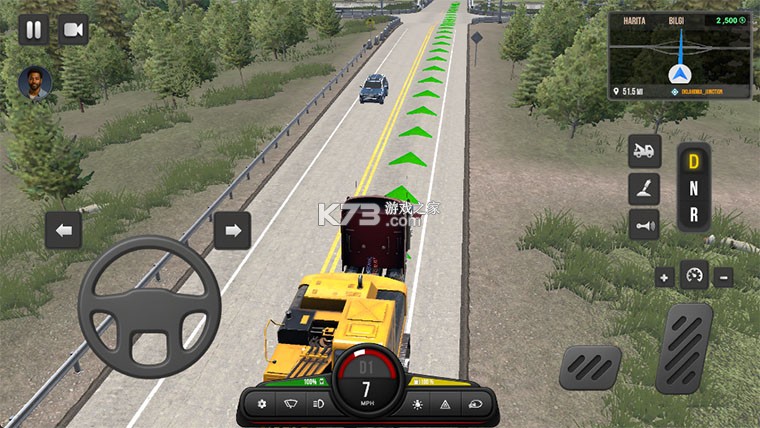Toggle the windshield wipers
The height and width of the screenshot is (428, 760).
point(290,404)
